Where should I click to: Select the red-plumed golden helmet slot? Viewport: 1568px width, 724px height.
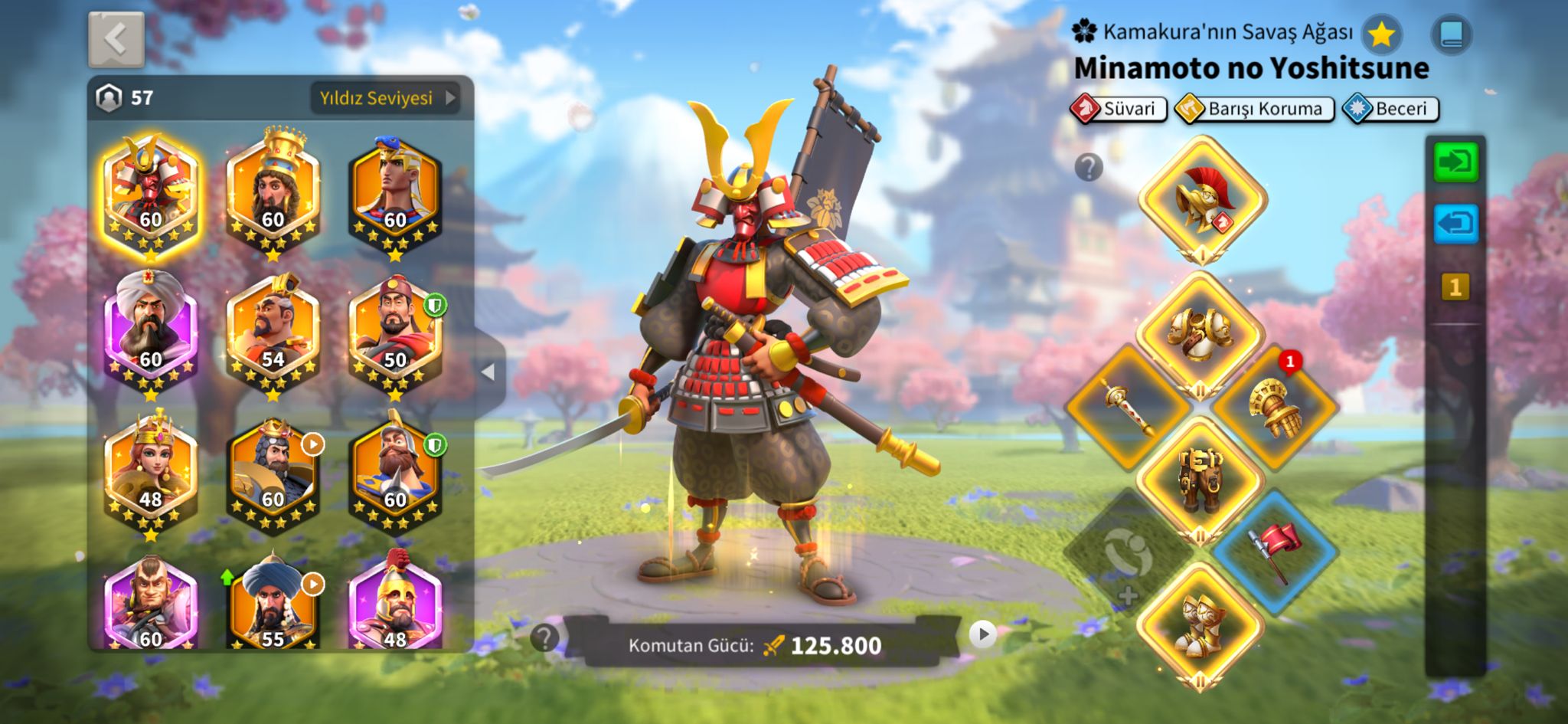point(1201,199)
